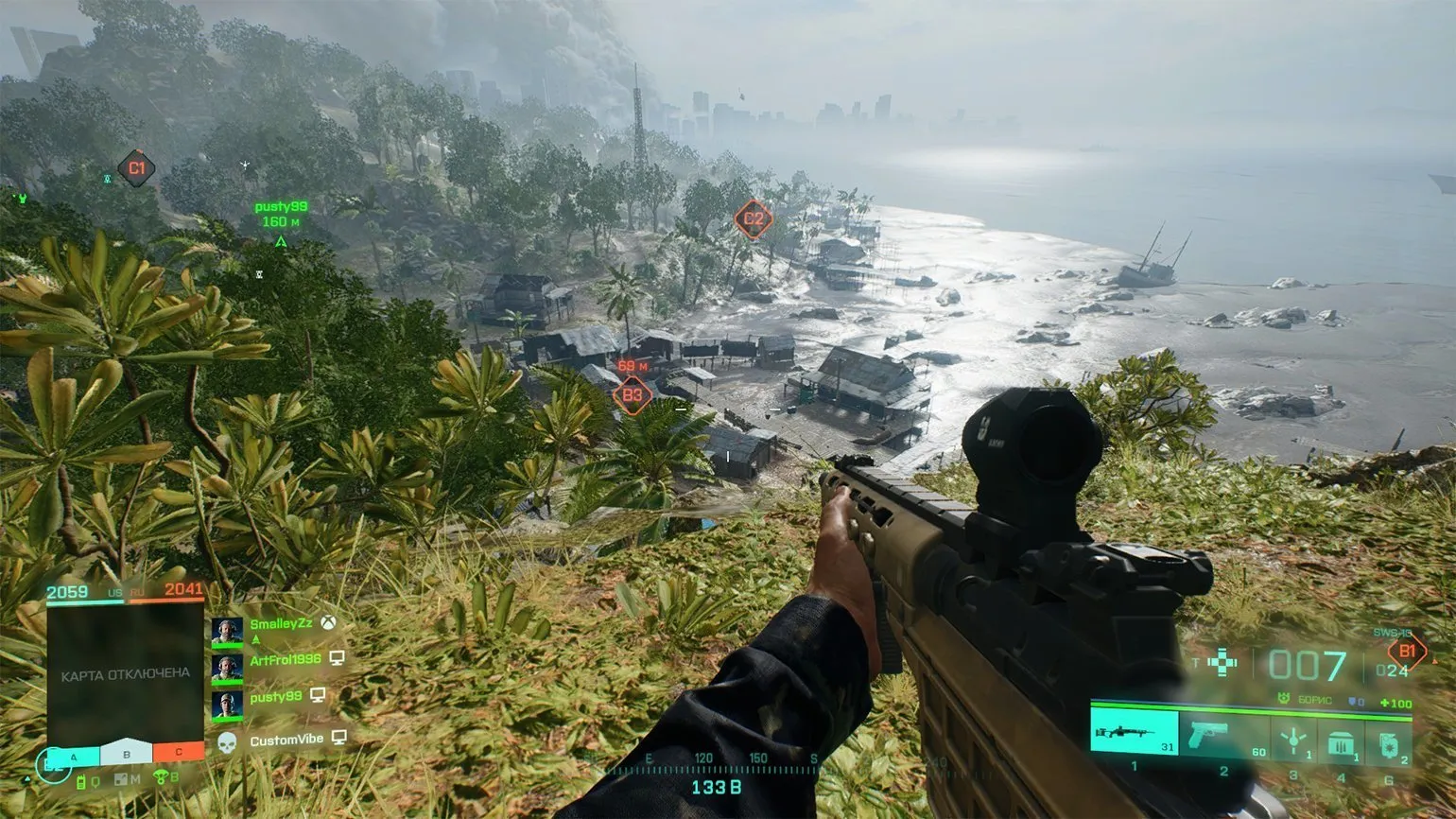Click the parachute call-in icon
Image resolution: width=1456 pixels, height=819 pixels.
[x=161, y=778]
